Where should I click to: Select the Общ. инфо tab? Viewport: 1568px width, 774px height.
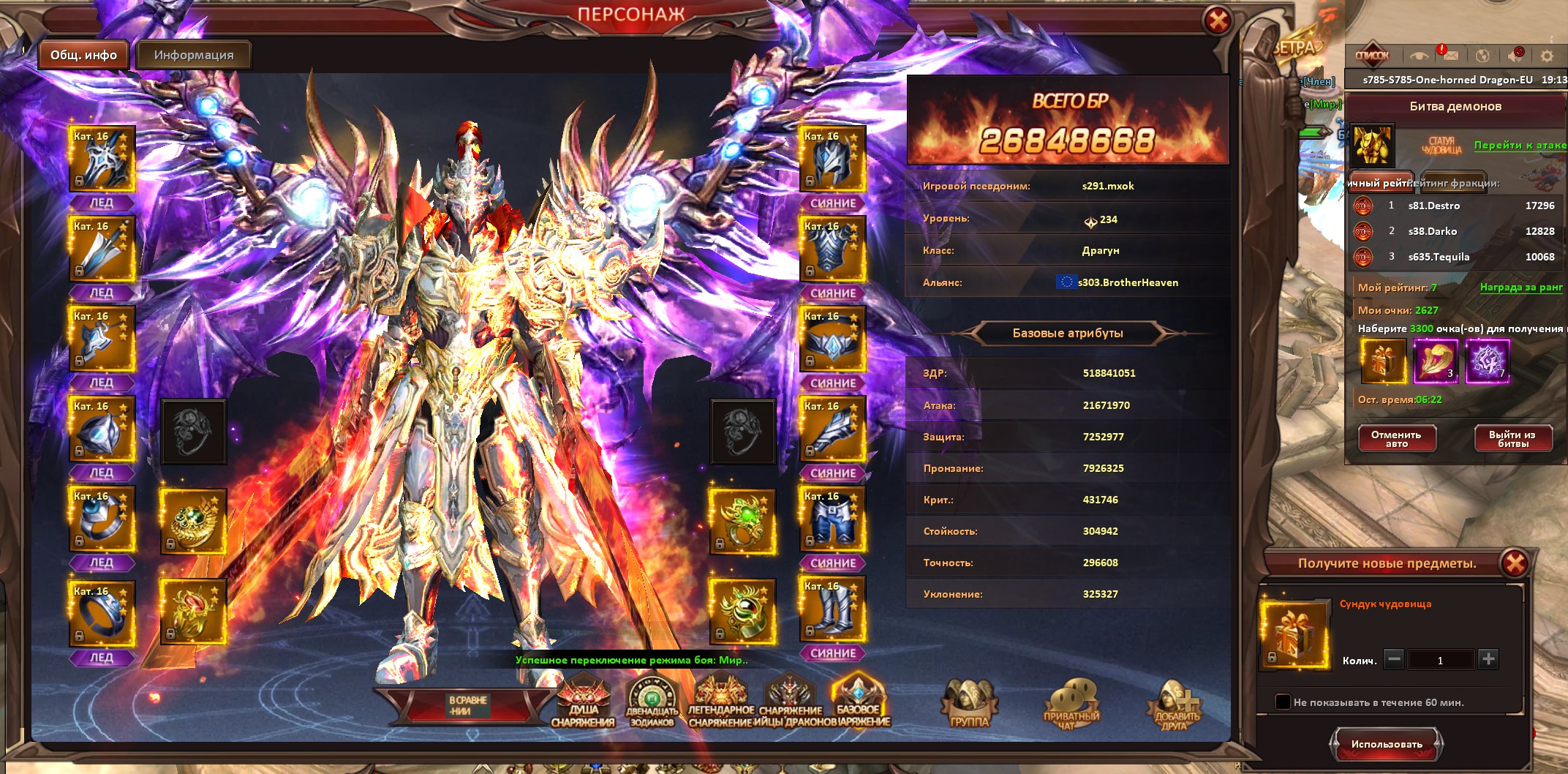pos(83,56)
